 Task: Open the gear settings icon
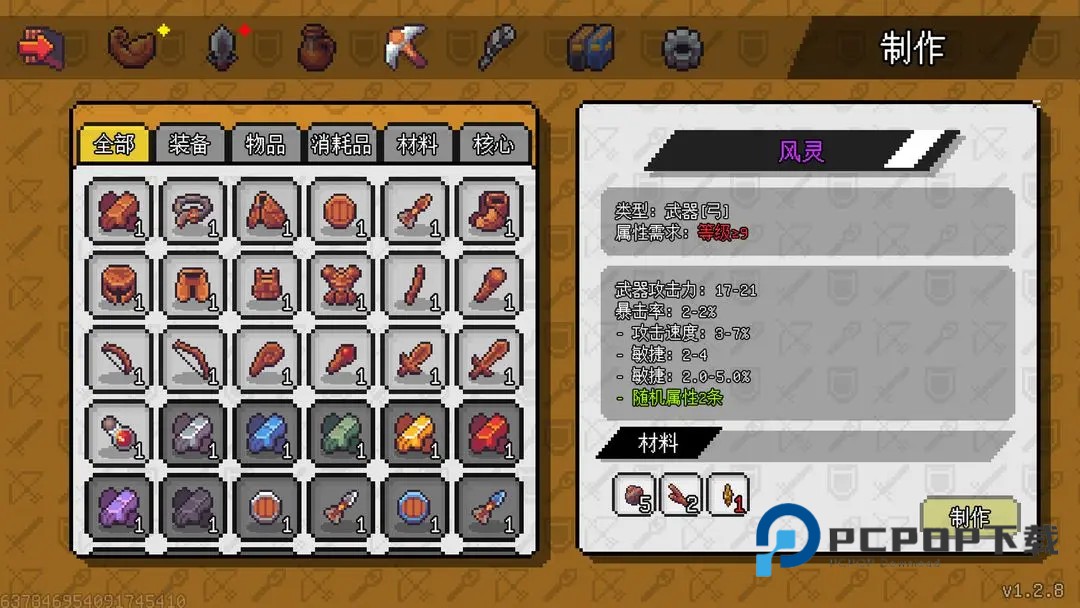coord(682,47)
